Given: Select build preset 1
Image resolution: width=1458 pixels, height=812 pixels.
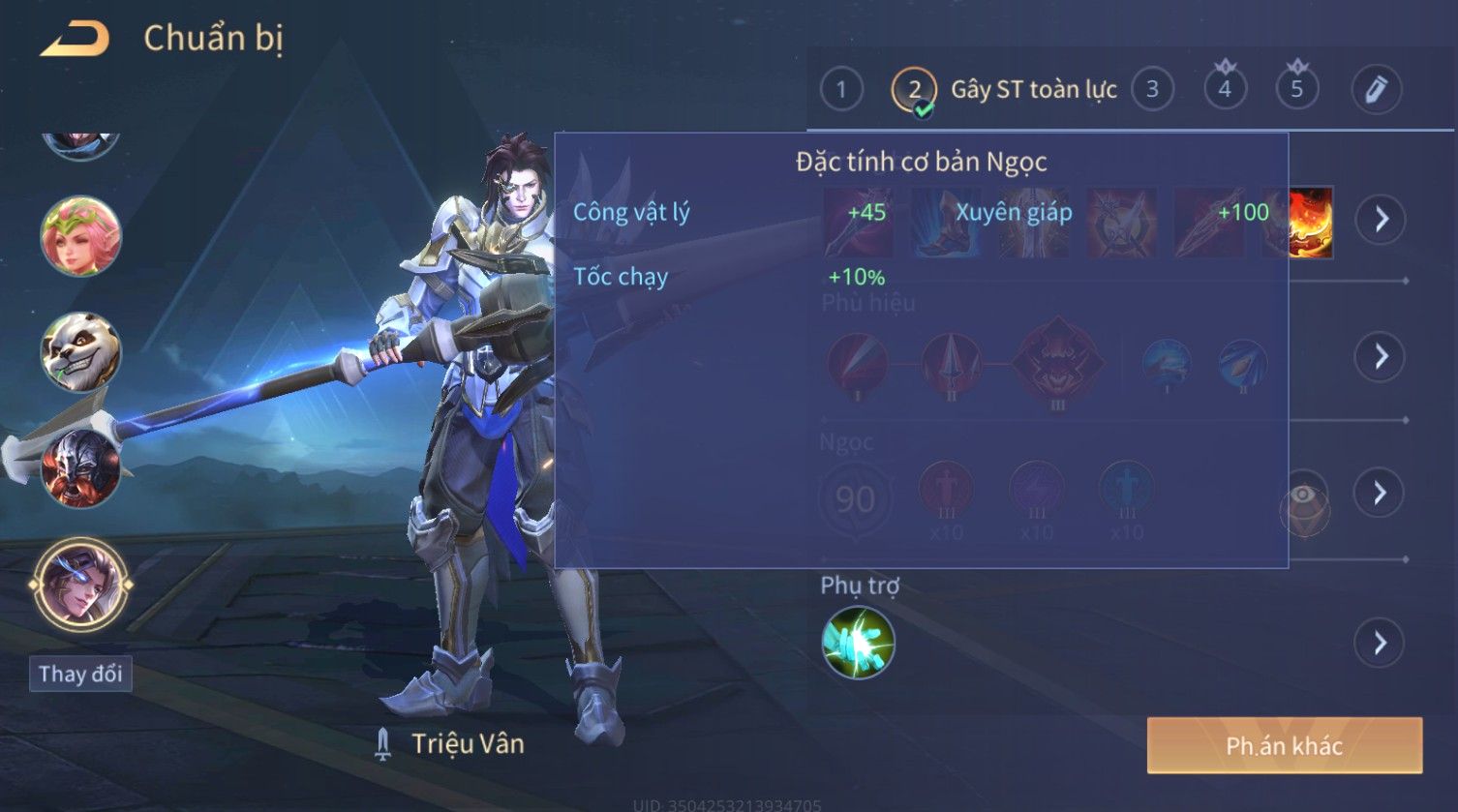Looking at the screenshot, I should [840, 90].
